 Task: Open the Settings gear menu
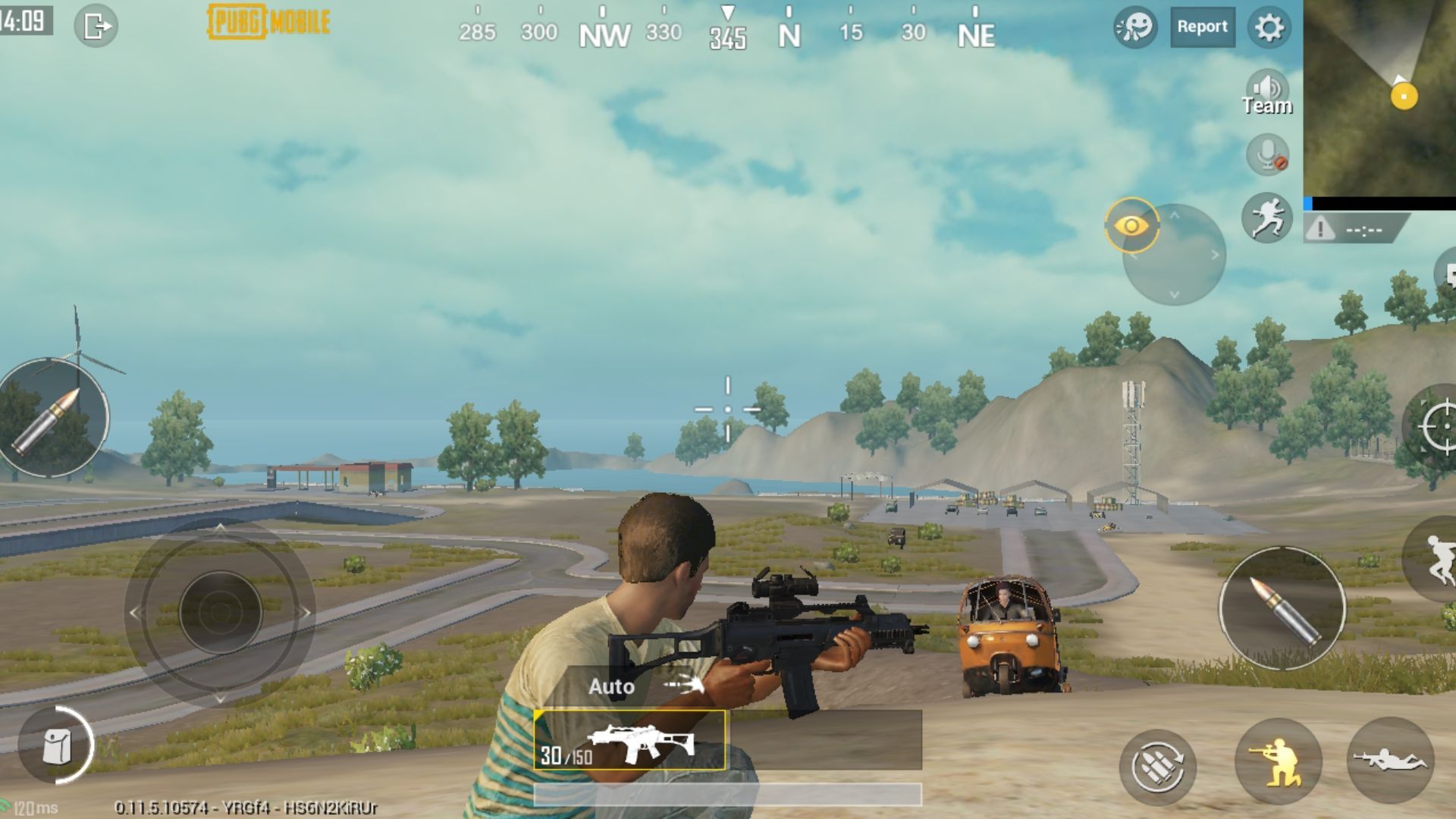coord(1269,27)
